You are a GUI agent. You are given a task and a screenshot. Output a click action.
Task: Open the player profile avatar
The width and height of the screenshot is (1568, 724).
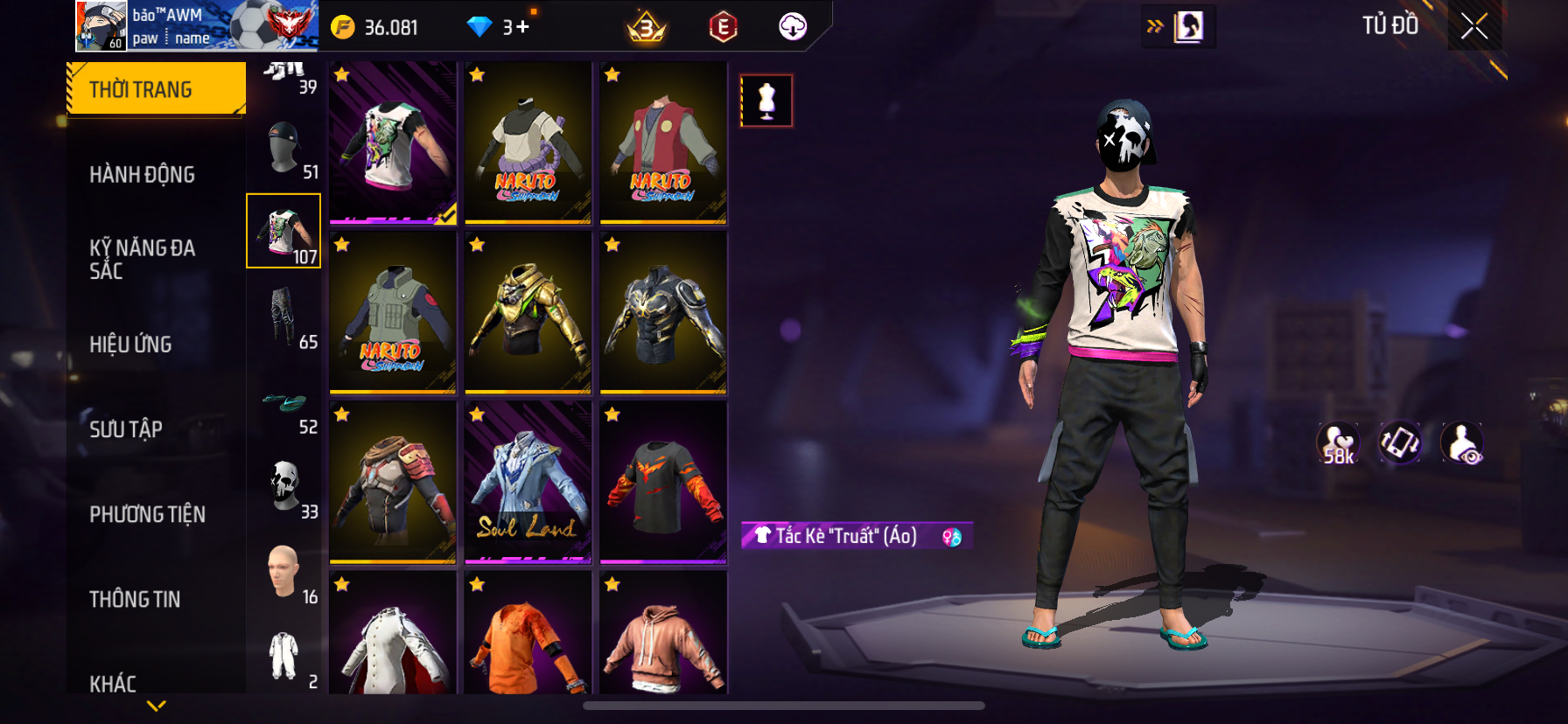tap(101, 25)
